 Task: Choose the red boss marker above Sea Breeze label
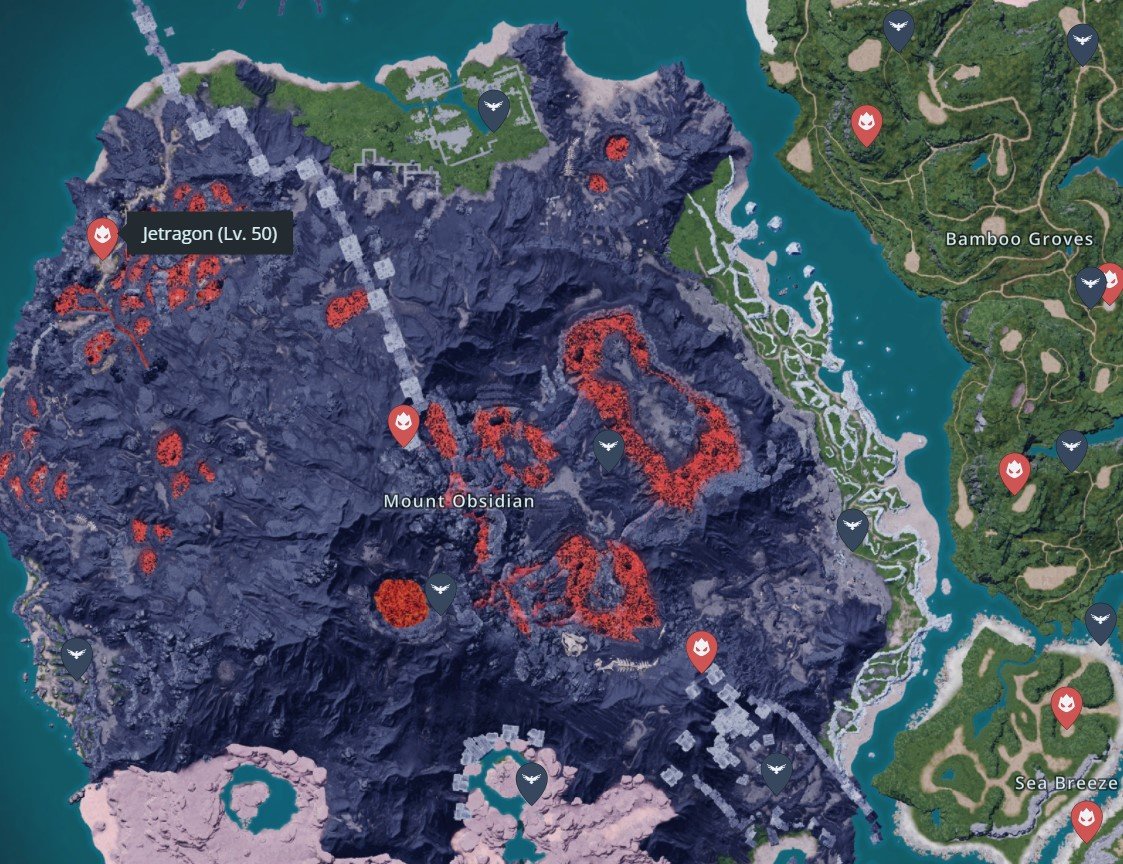[x=1067, y=706]
